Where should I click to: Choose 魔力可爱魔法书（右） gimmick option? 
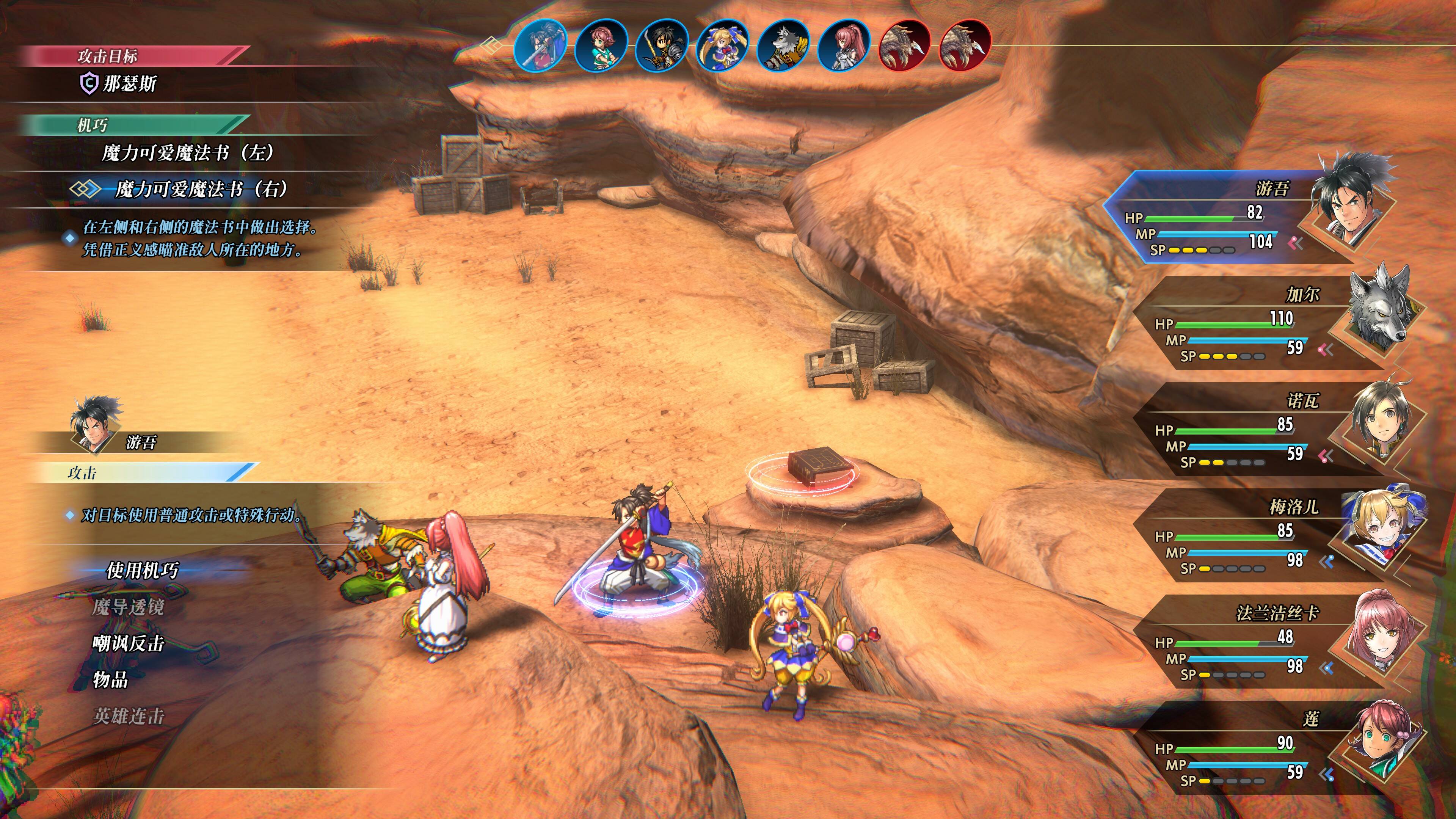(x=201, y=189)
